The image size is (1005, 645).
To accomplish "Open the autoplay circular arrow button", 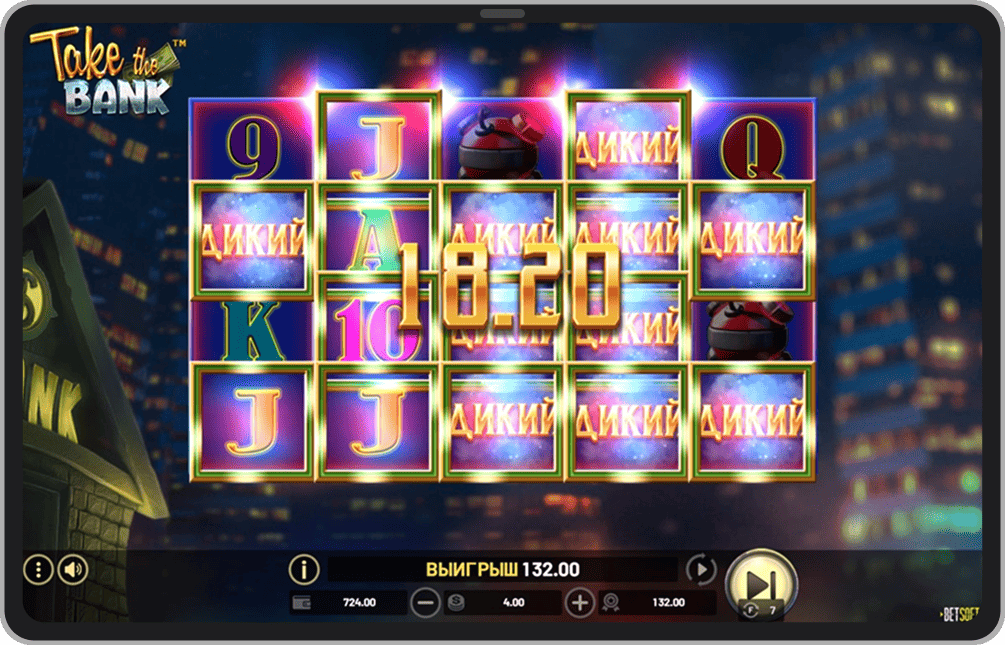I will pos(701,570).
